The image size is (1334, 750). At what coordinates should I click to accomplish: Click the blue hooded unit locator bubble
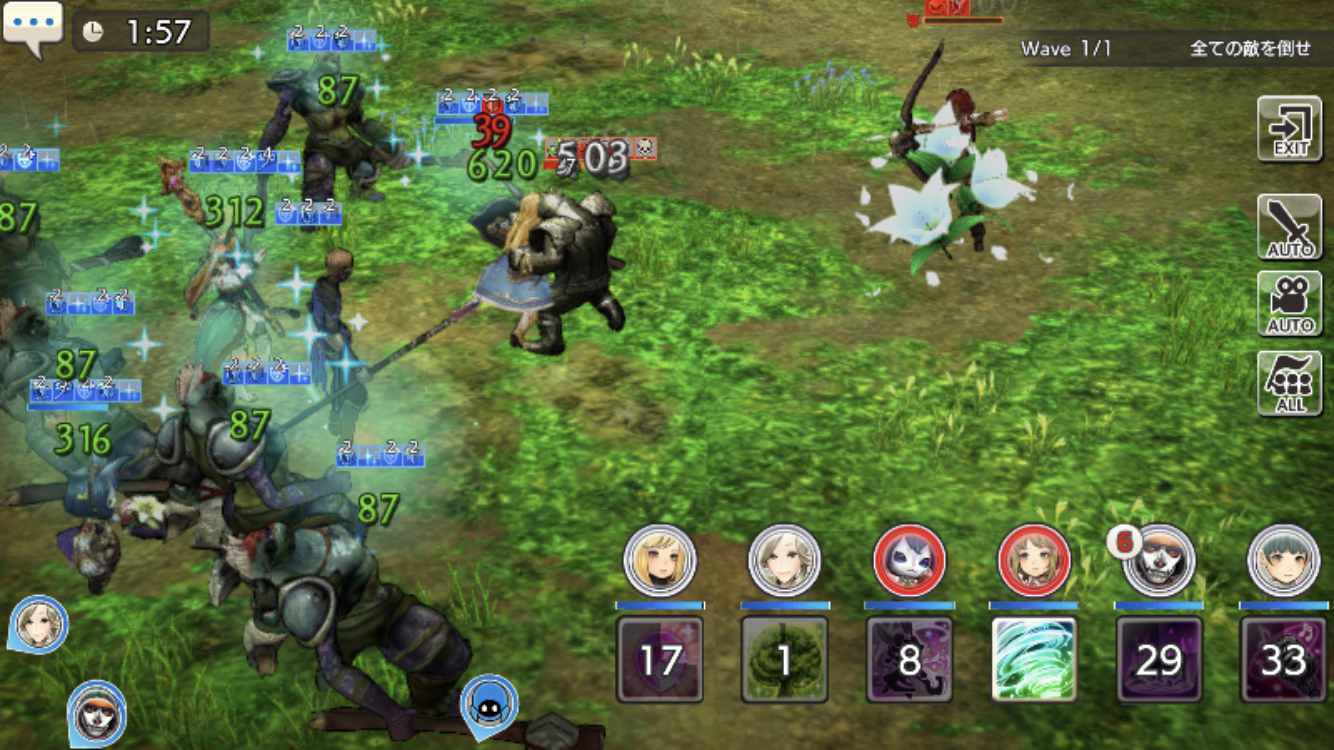pyautogui.click(x=489, y=703)
